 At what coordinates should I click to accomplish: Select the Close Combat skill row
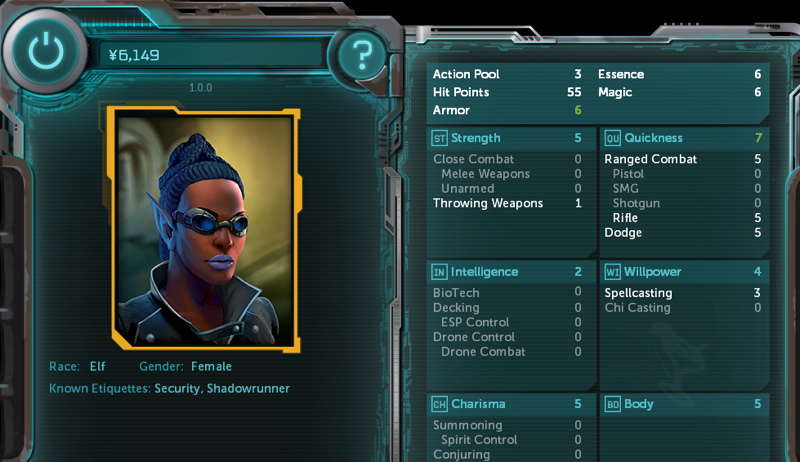(x=507, y=159)
